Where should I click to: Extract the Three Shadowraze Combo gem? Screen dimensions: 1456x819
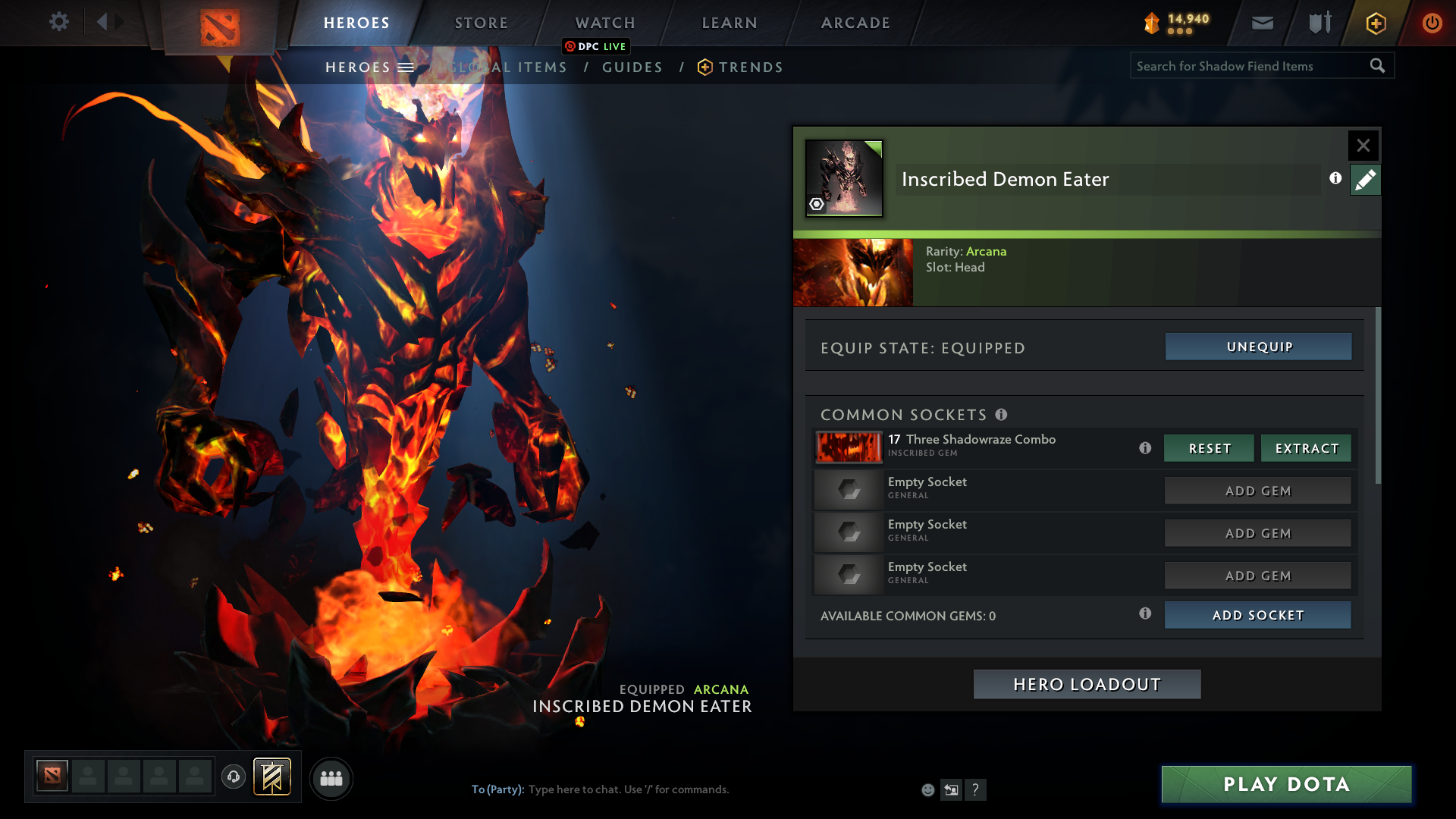tap(1306, 448)
